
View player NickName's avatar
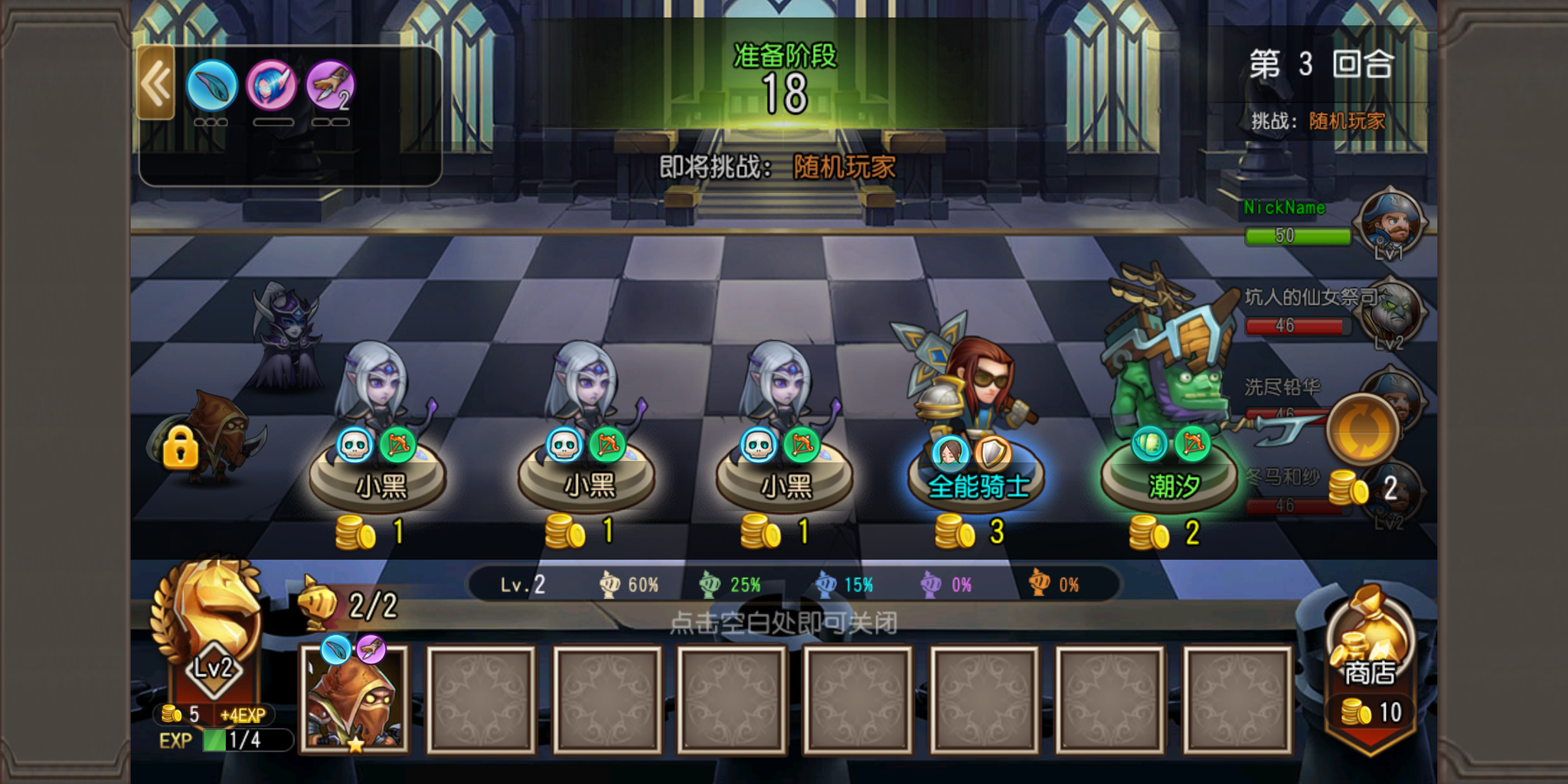(1390, 222)
